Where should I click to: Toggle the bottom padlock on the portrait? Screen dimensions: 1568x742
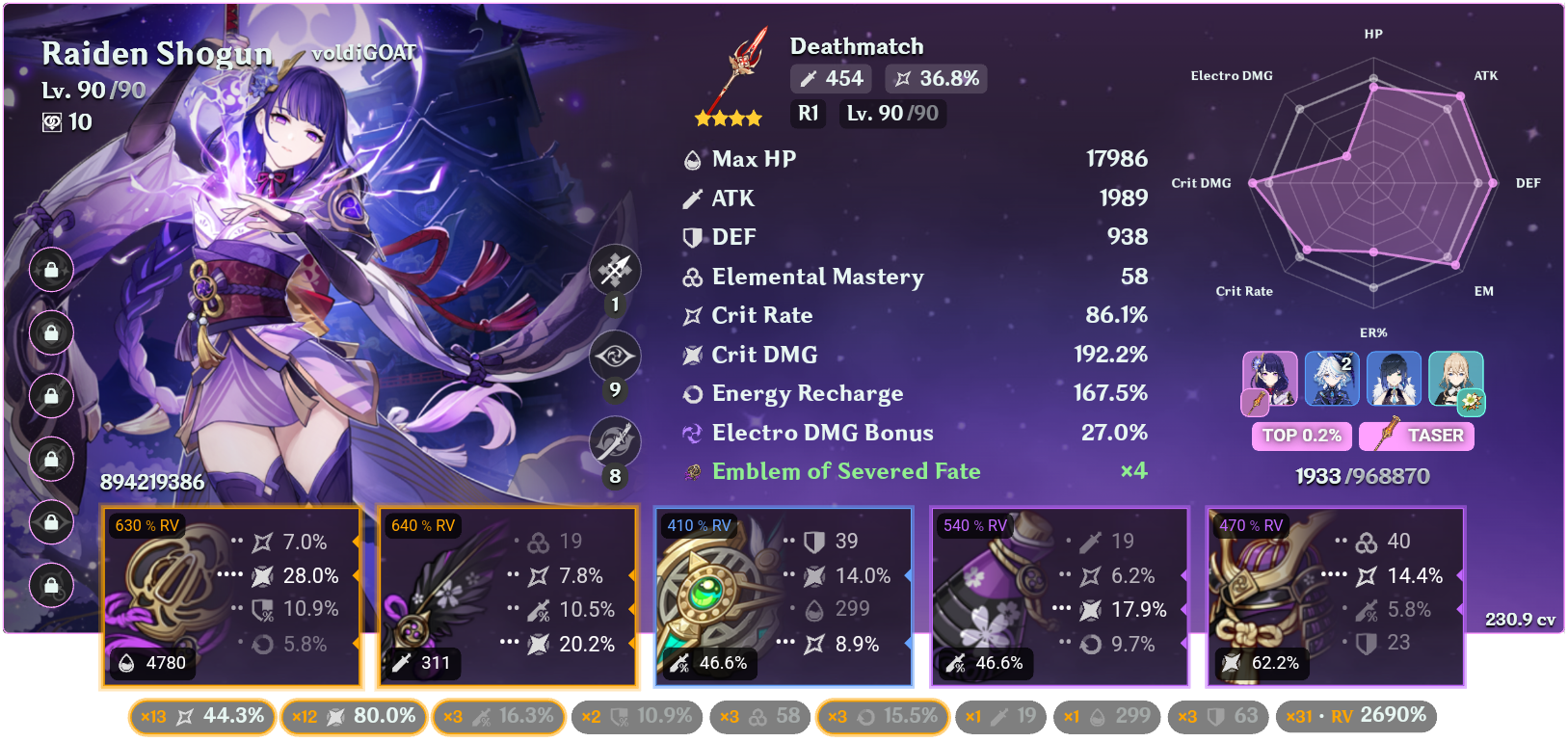[x=51, y=584]
